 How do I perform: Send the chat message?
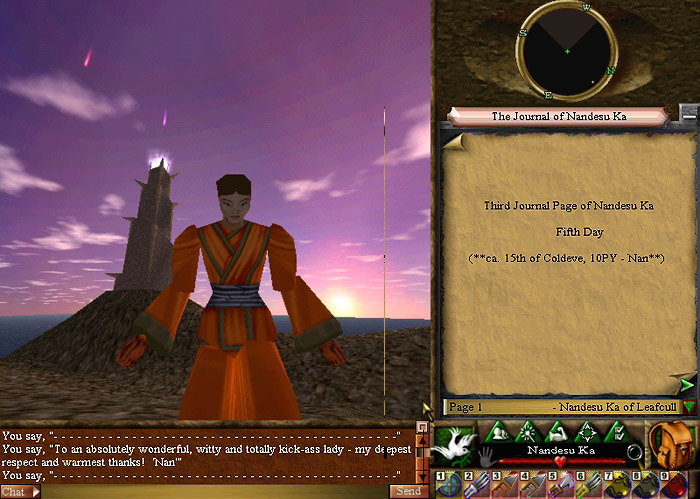point(407,491)
